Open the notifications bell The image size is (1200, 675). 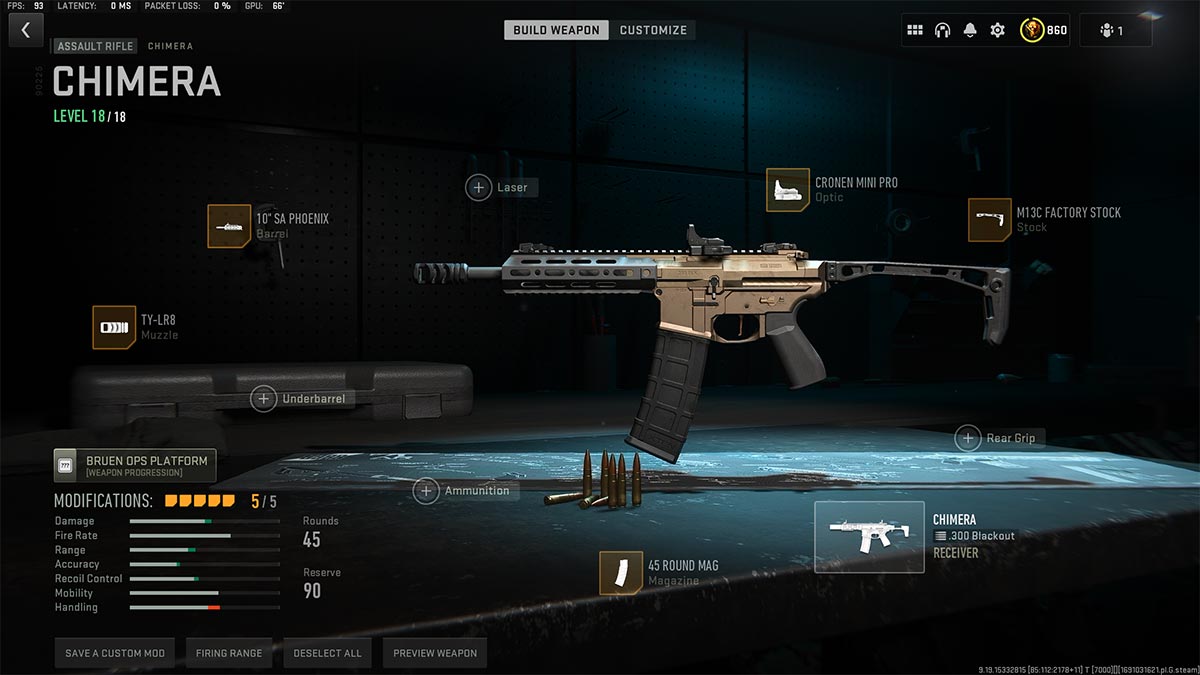click(x=969, y=30)
